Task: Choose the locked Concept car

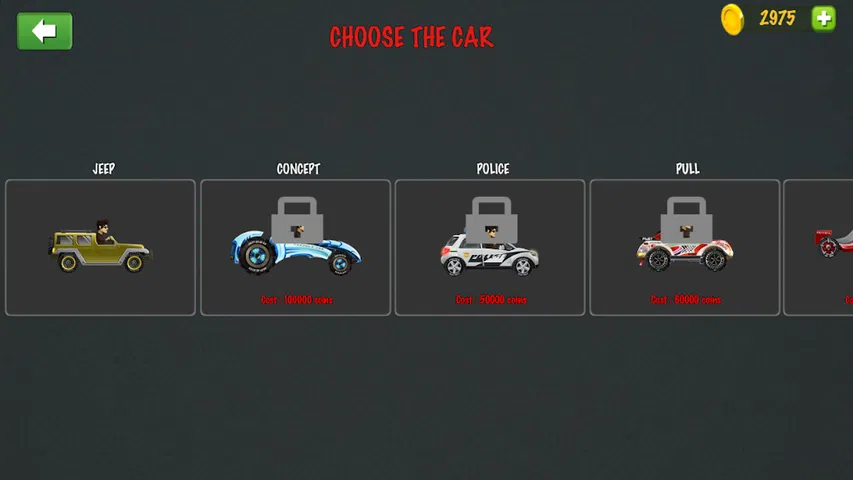Action: 295,248
